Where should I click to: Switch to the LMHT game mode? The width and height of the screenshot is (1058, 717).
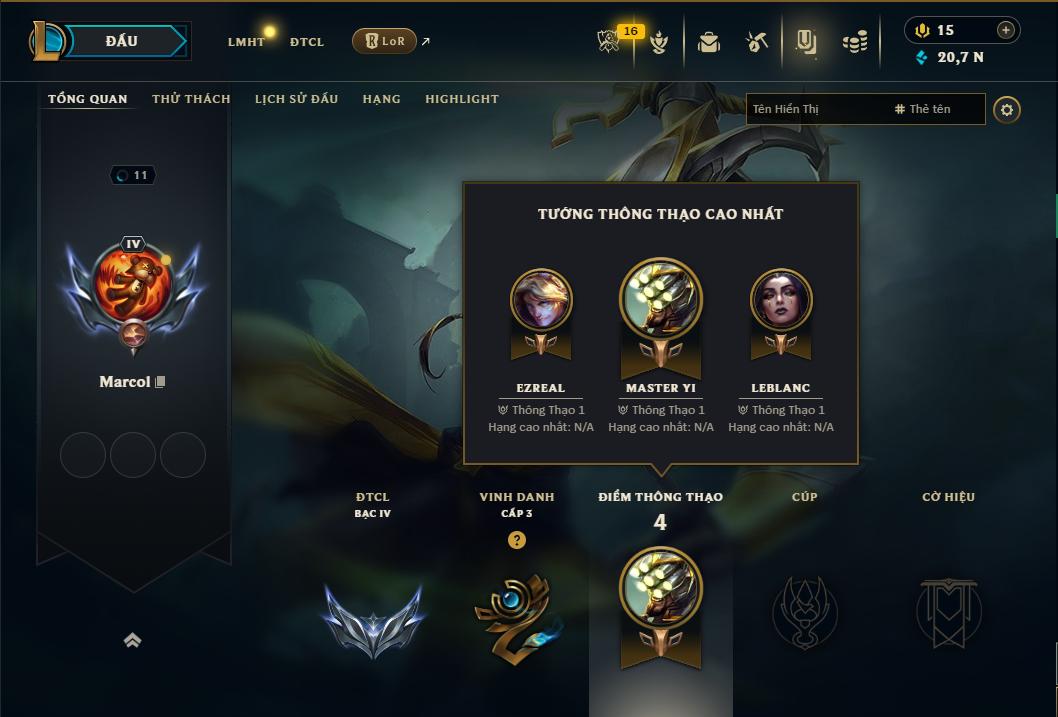pyautogui.click(x=246, y=42)
